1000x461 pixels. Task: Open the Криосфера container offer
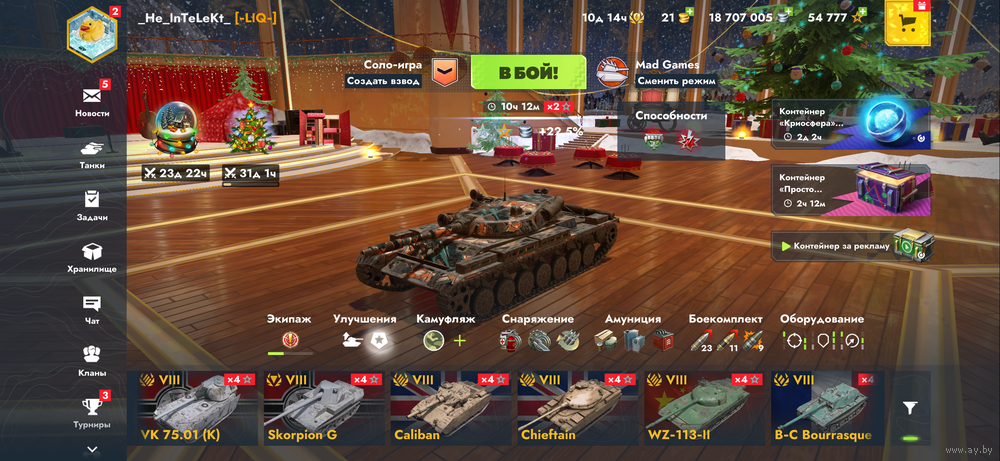click(x=850, y=123)
